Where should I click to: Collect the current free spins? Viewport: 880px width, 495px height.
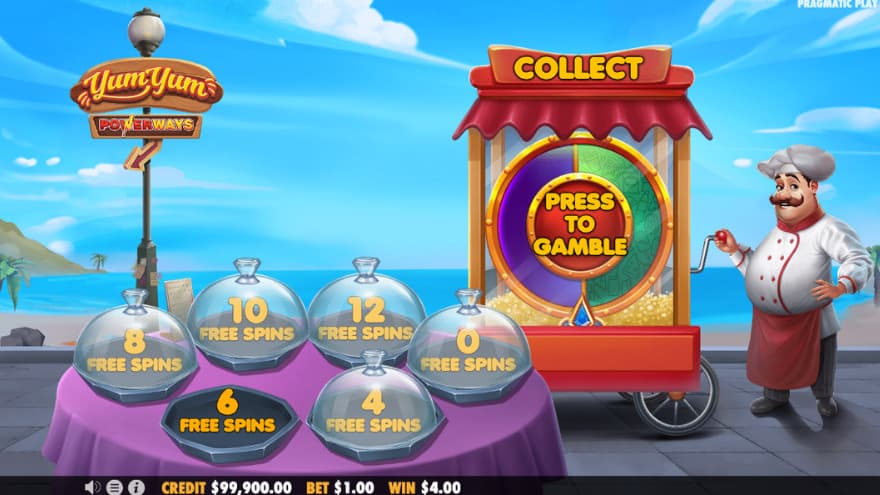578,68
